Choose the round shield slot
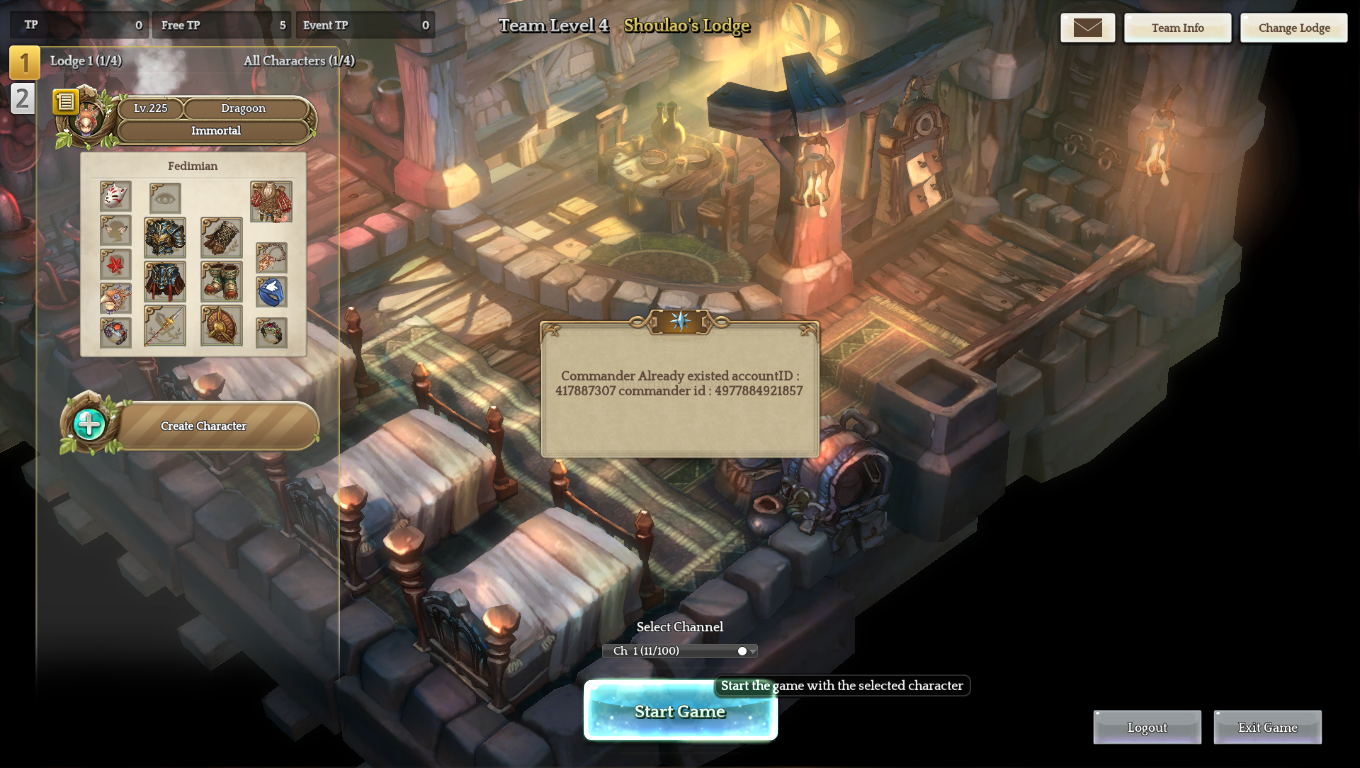The width and height of the screenshot is (1360, 768). tap(221, 326)
